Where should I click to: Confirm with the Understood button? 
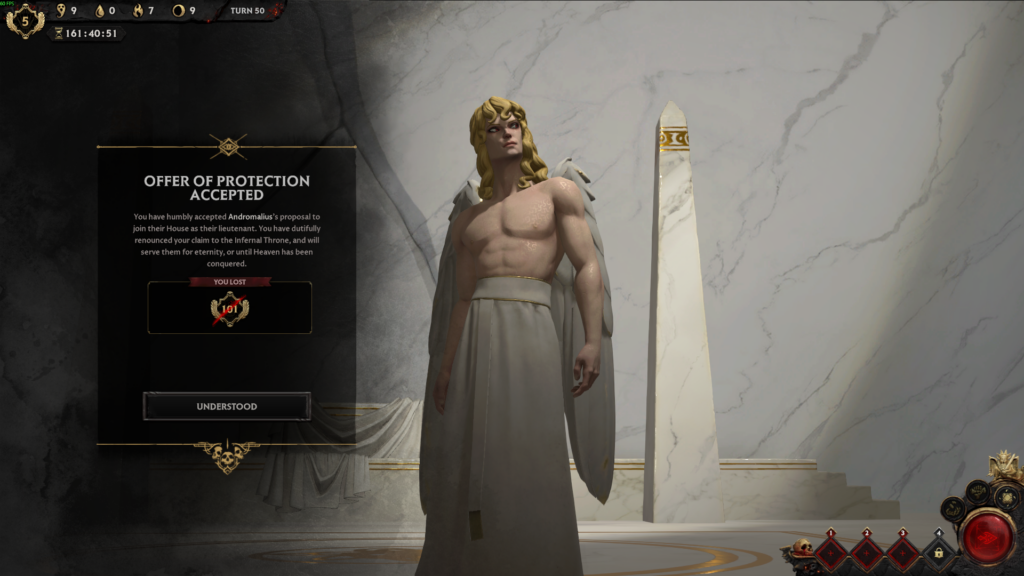227,406
